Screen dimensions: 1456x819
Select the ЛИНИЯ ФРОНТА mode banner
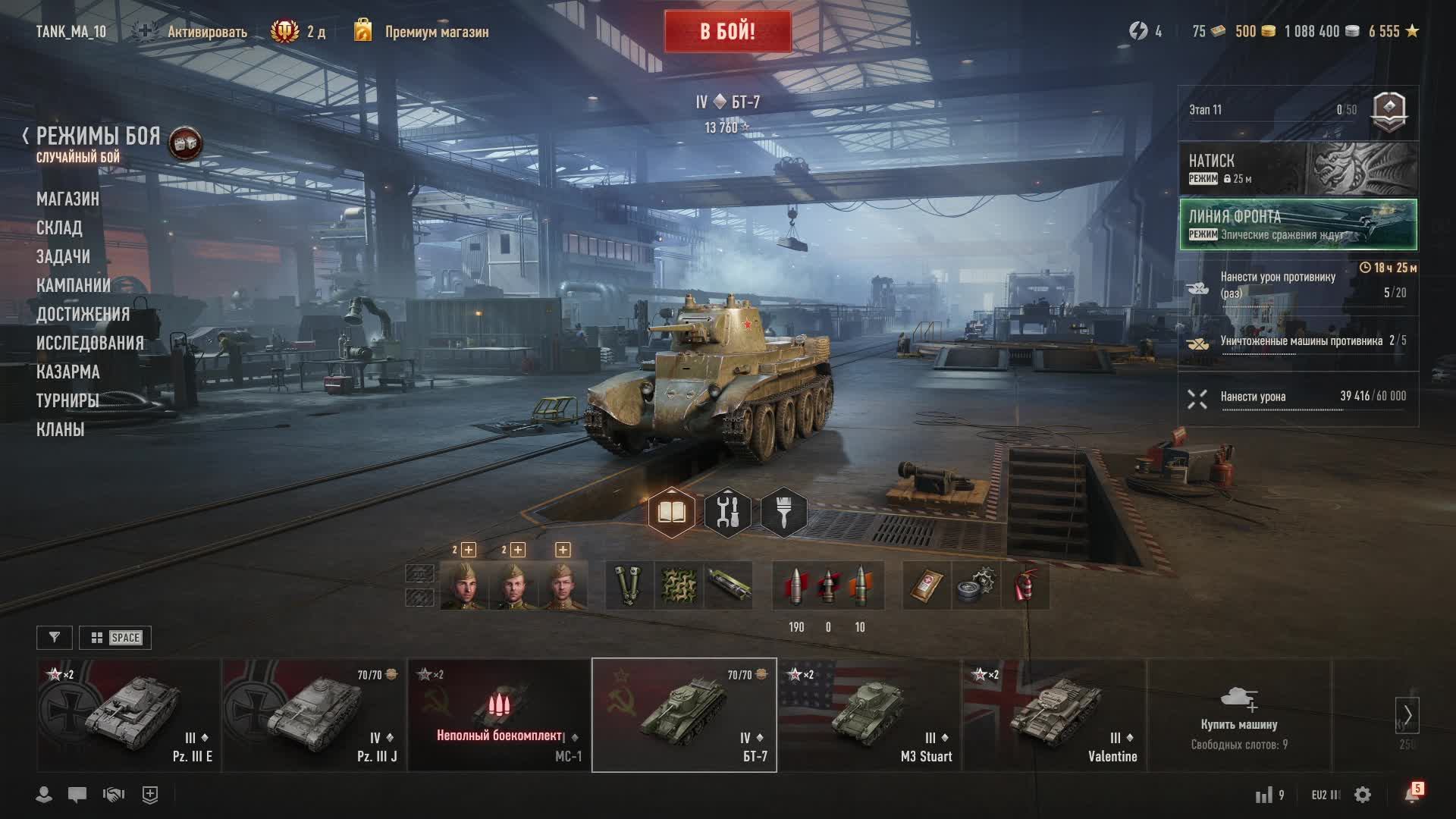click(1298, 224)
